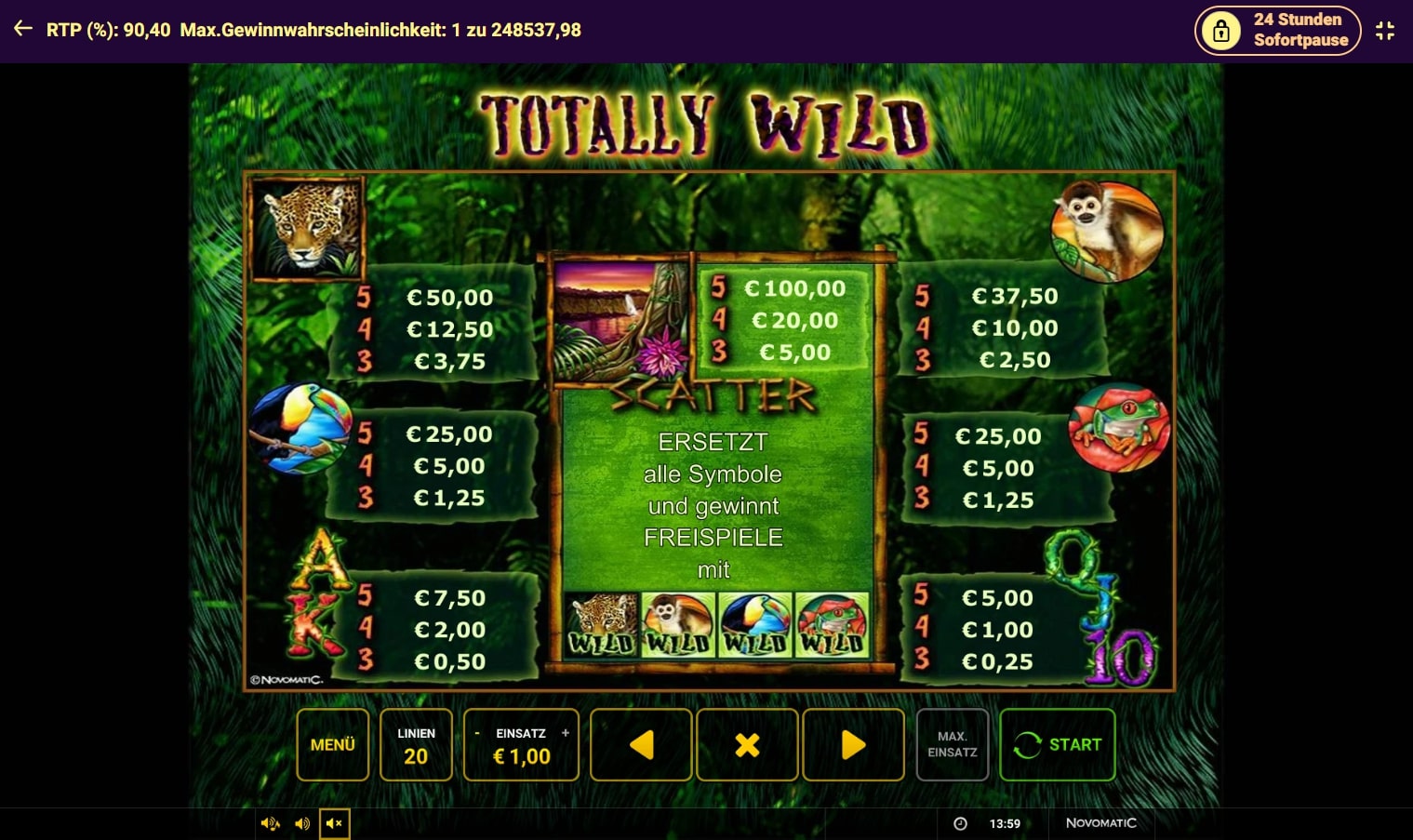Select the Max. Einsatz button
This screenshot has width=1413, height=840.
tap(952, 744)
